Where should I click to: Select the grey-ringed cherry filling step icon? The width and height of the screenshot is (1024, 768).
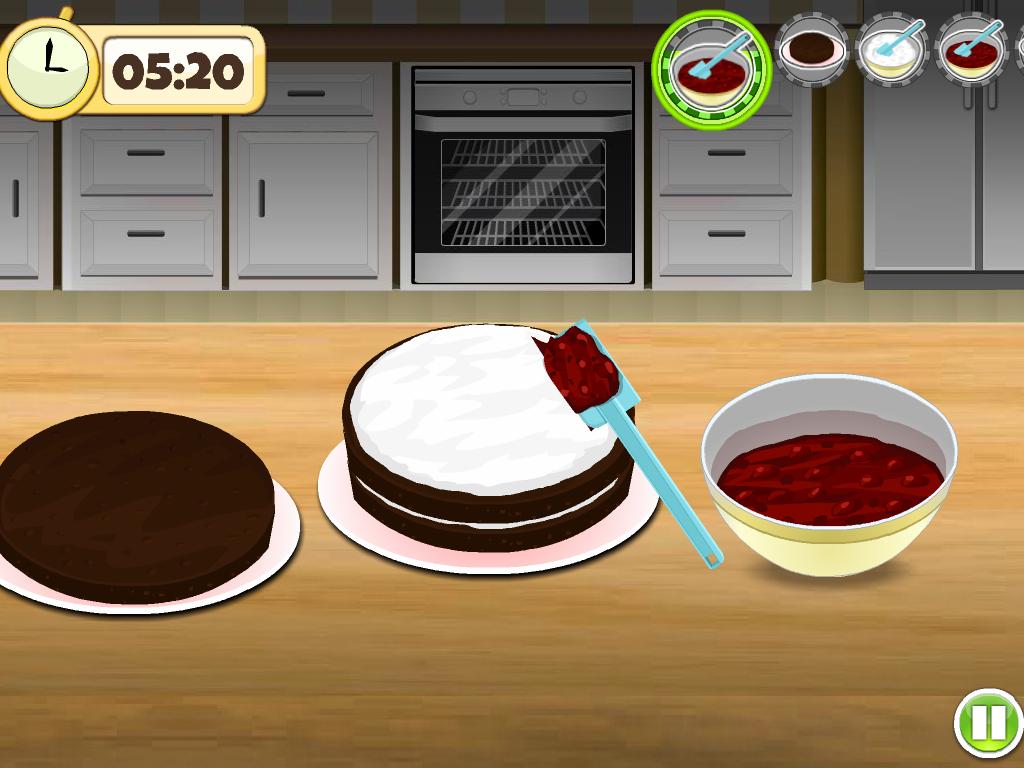(971, 50)
